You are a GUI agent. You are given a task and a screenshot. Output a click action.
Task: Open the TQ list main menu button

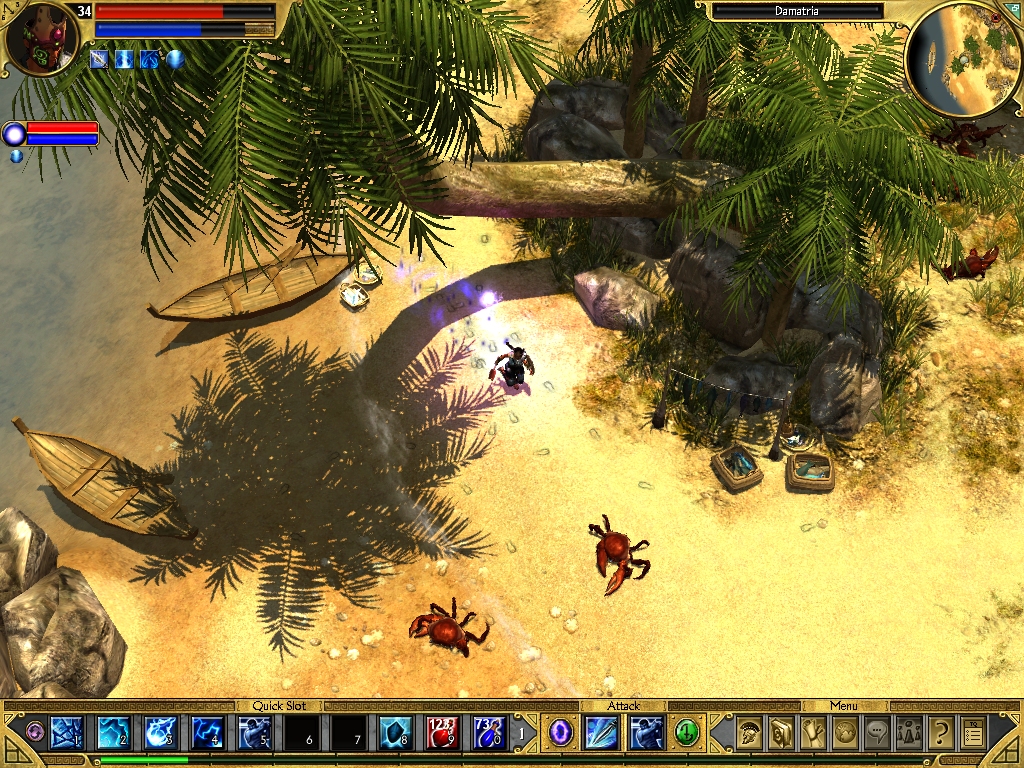(973, 733)
